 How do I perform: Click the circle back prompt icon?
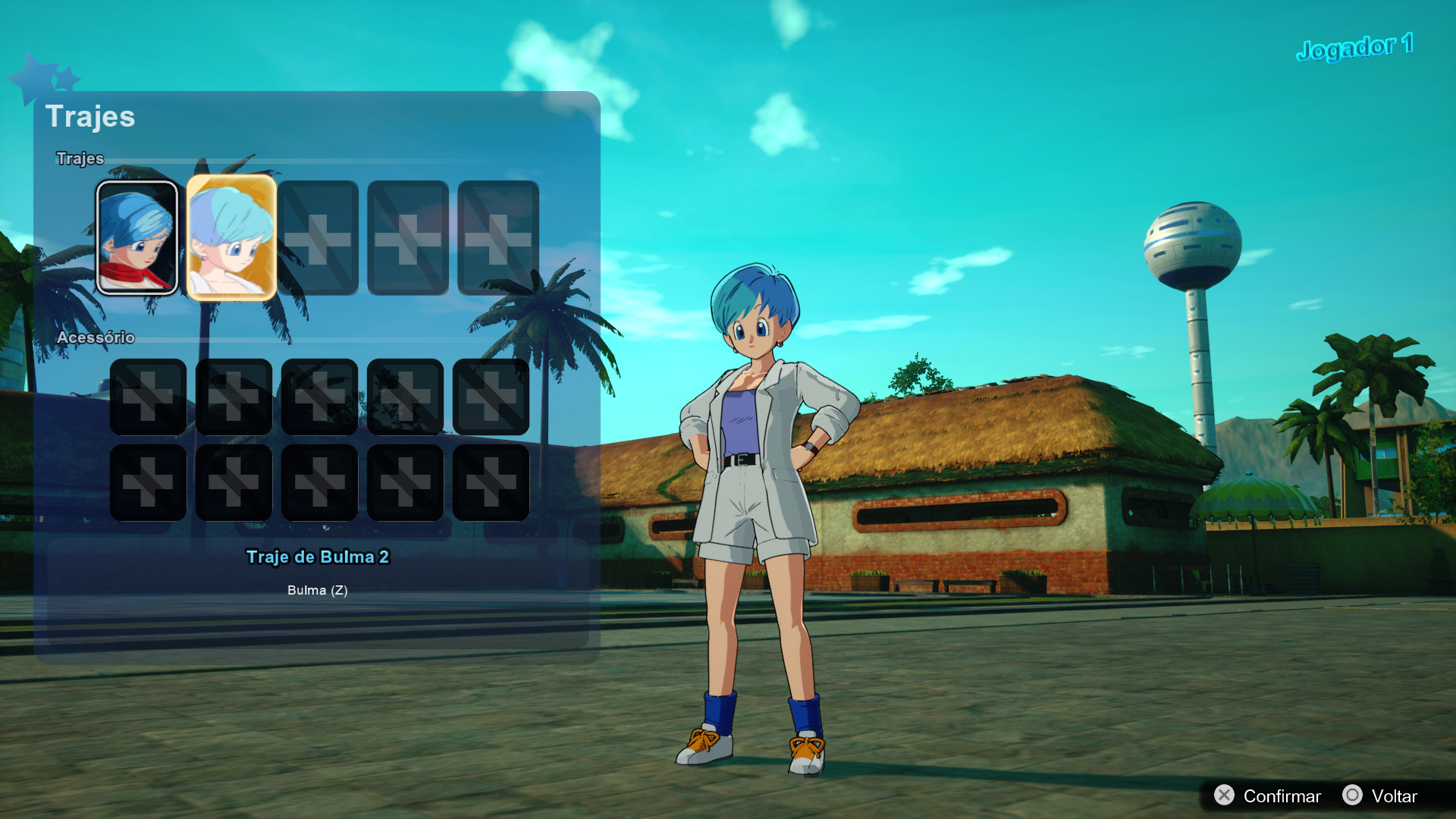tap(1354, 796)
